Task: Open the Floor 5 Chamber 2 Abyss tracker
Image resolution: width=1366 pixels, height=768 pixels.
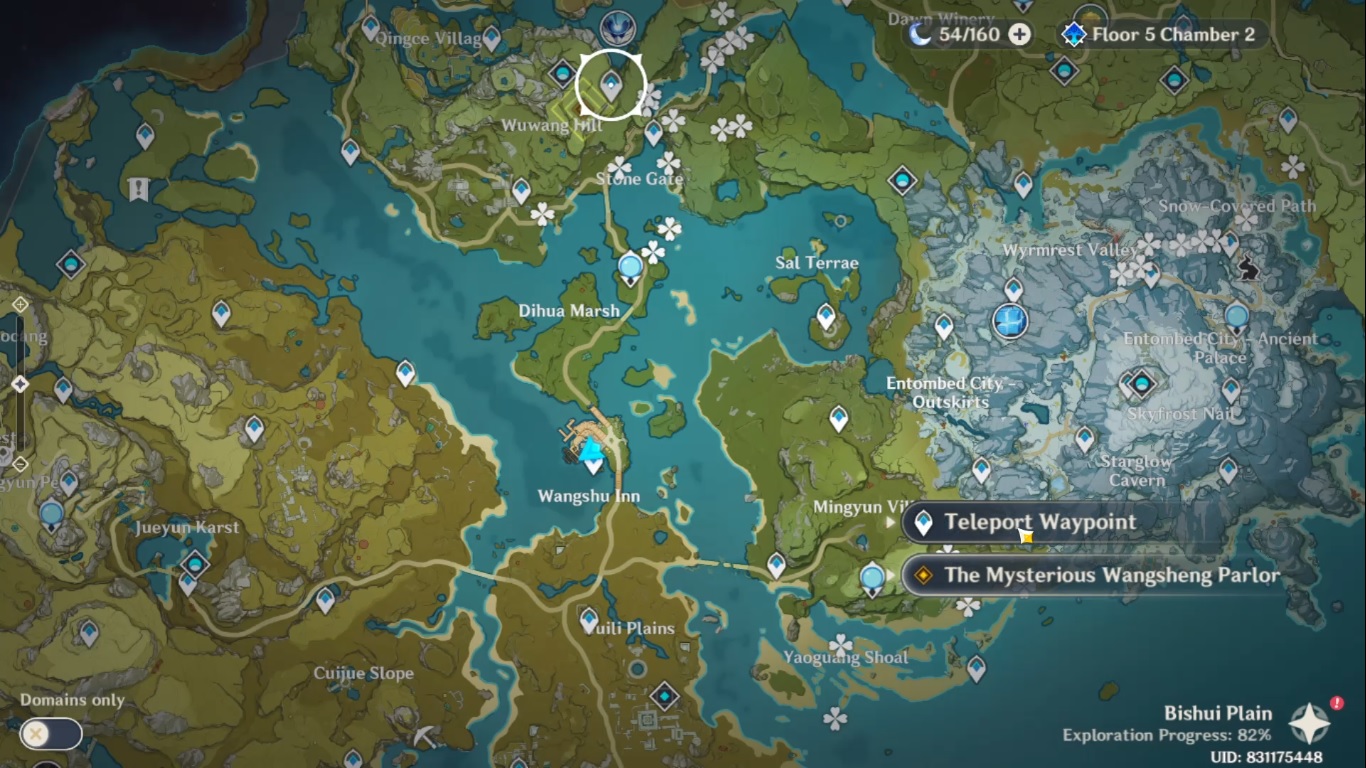Action: (1160, 35)
